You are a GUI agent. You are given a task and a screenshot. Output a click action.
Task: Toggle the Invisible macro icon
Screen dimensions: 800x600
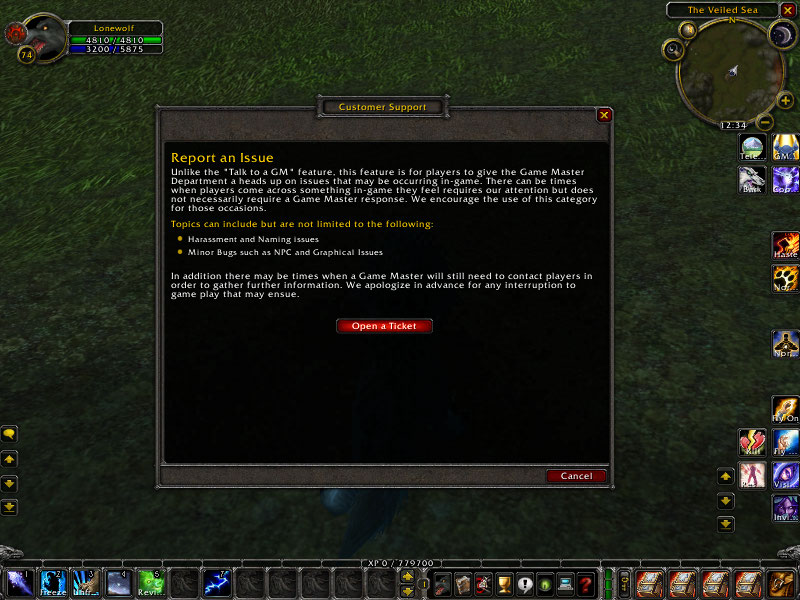pos(785,508)
